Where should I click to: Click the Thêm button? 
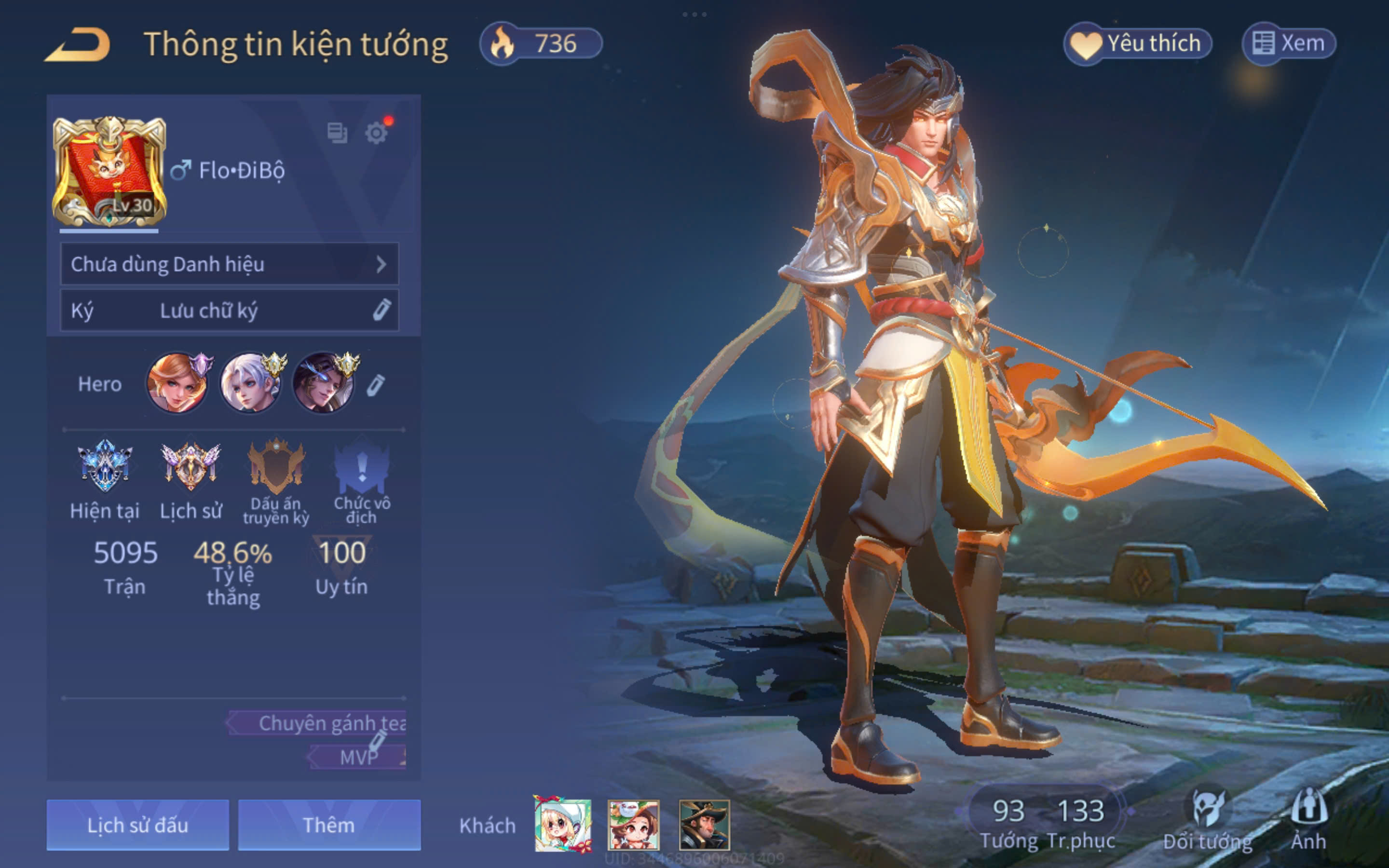tap(329, 825)
